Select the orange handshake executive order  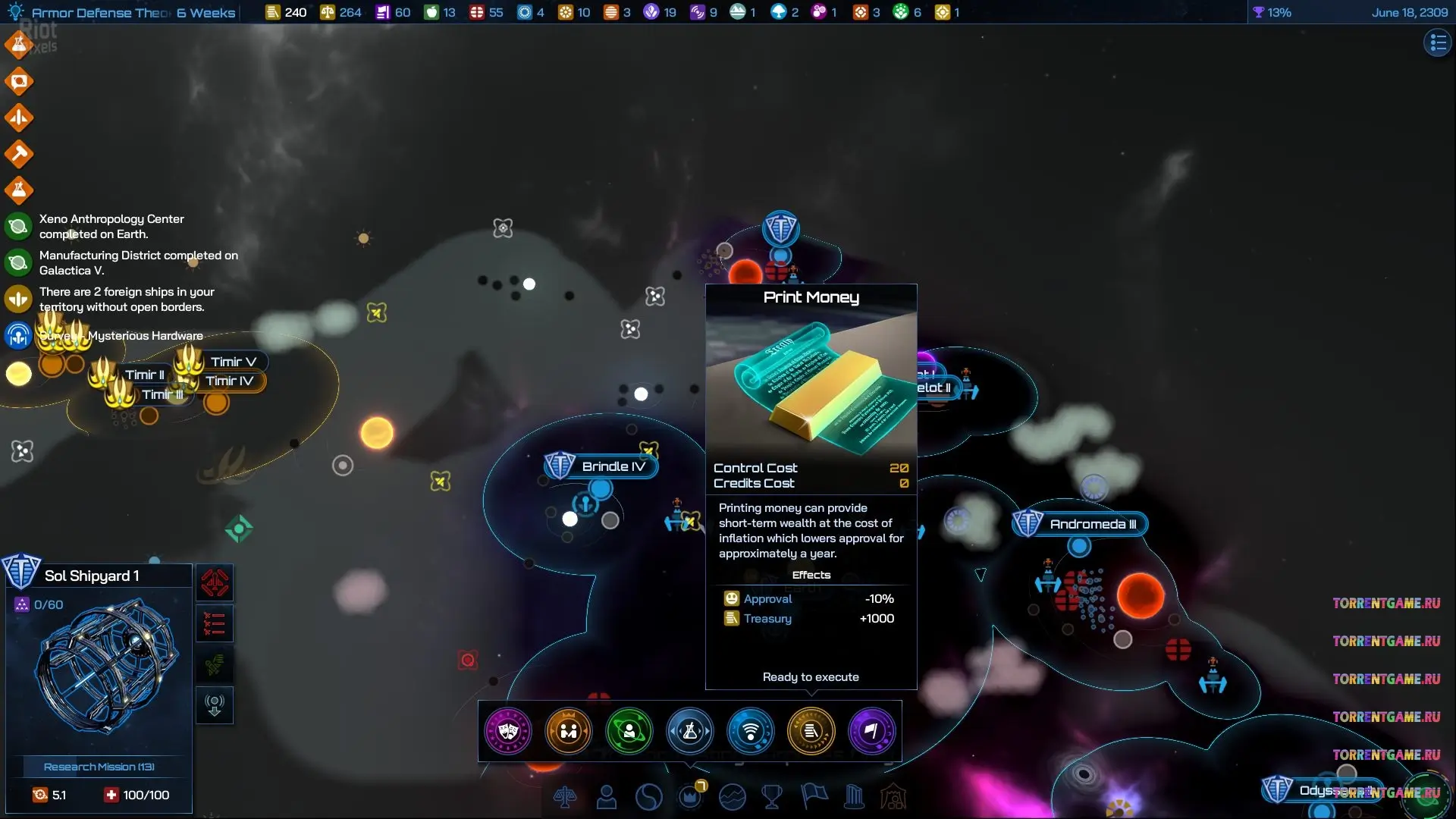tap(569, 731)
